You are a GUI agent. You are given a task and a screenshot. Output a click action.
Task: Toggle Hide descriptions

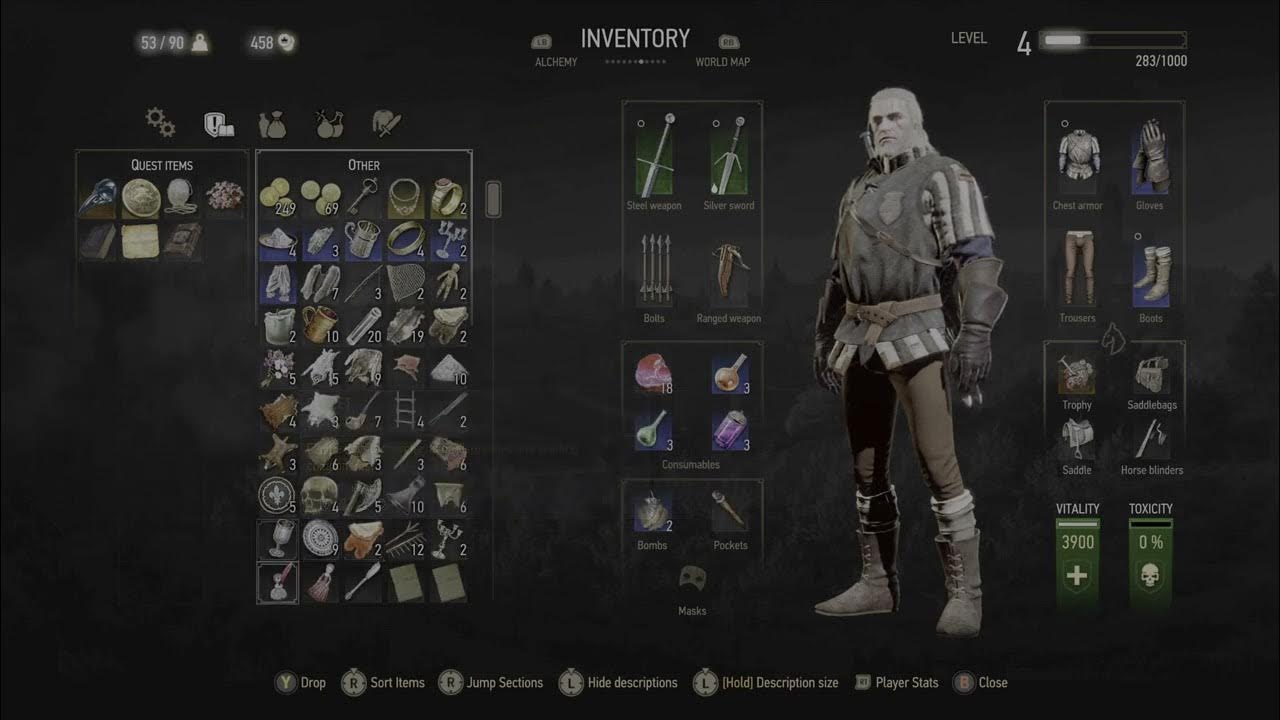(x=634, y=682)
